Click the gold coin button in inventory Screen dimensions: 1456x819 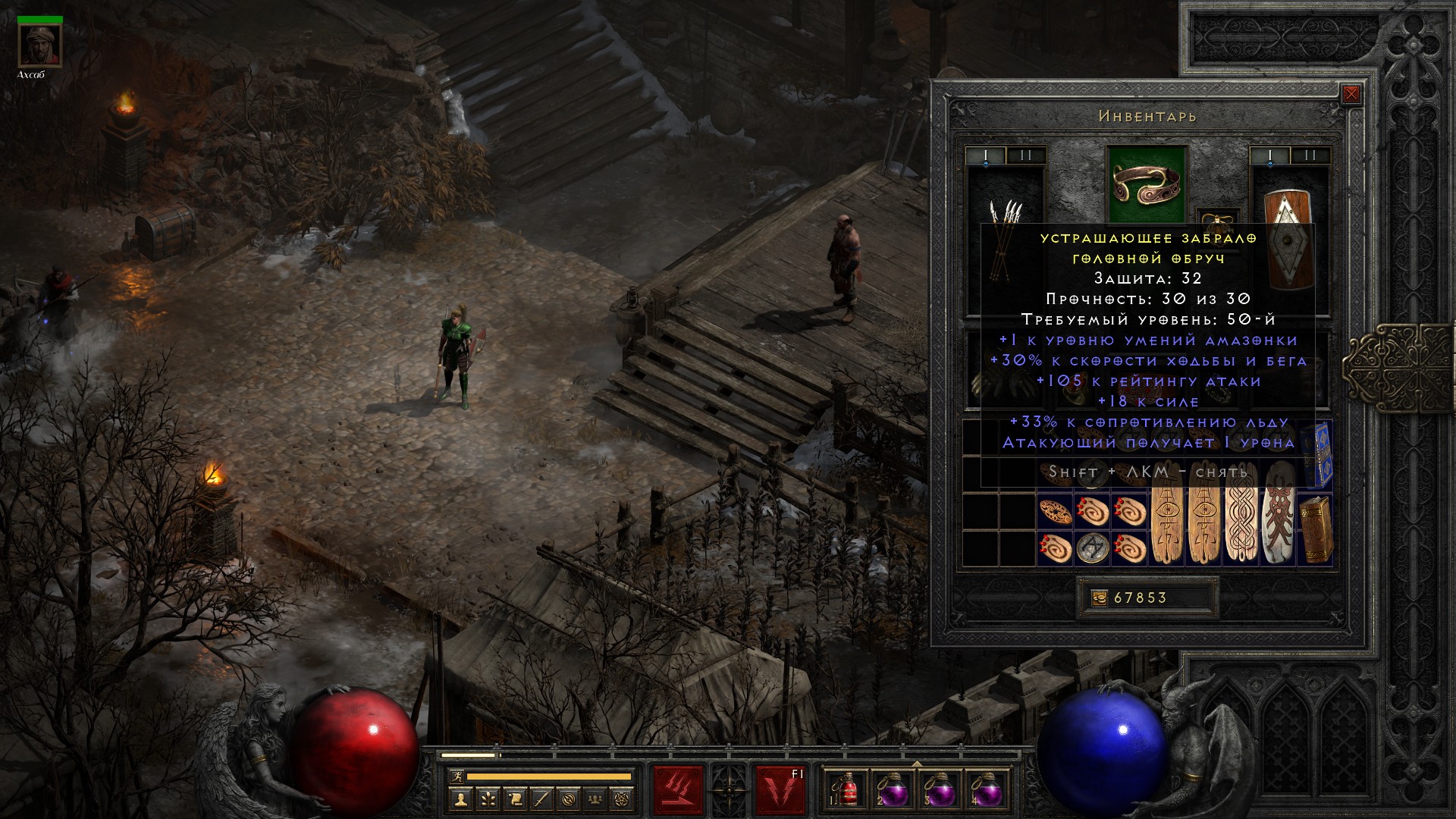[1100, 598]
